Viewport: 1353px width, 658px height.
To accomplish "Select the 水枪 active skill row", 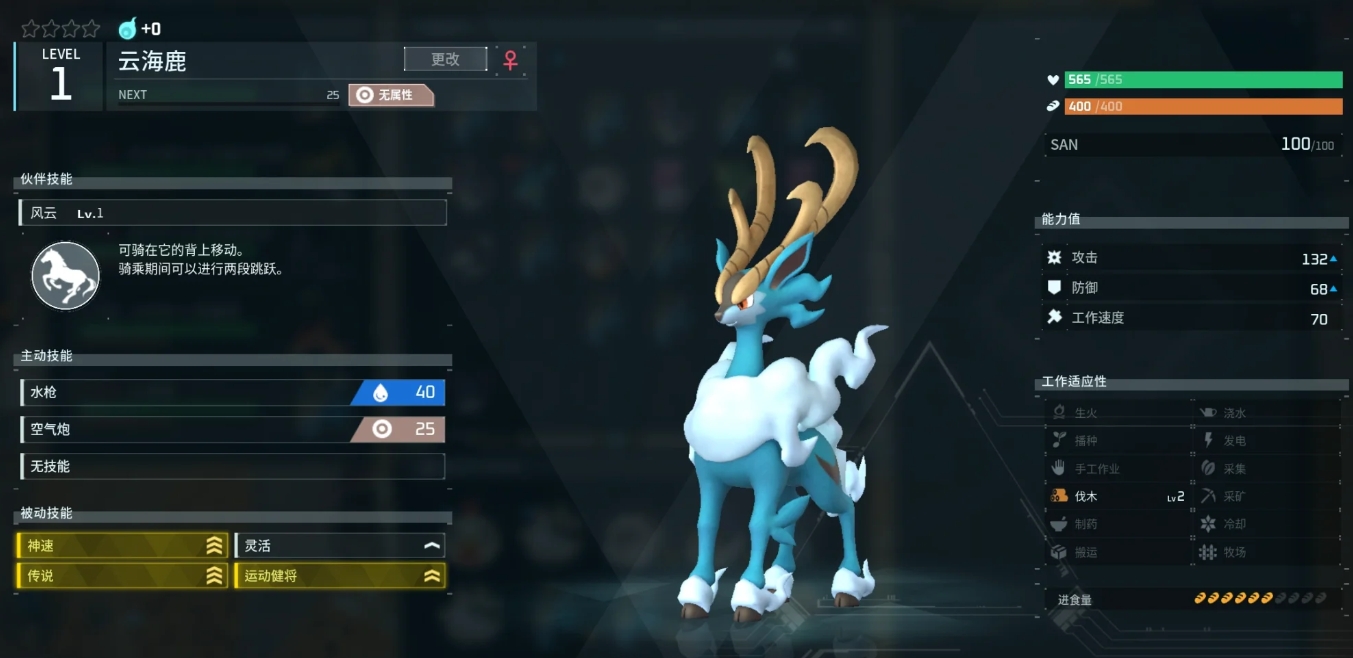I will click(x=232, y=393).
